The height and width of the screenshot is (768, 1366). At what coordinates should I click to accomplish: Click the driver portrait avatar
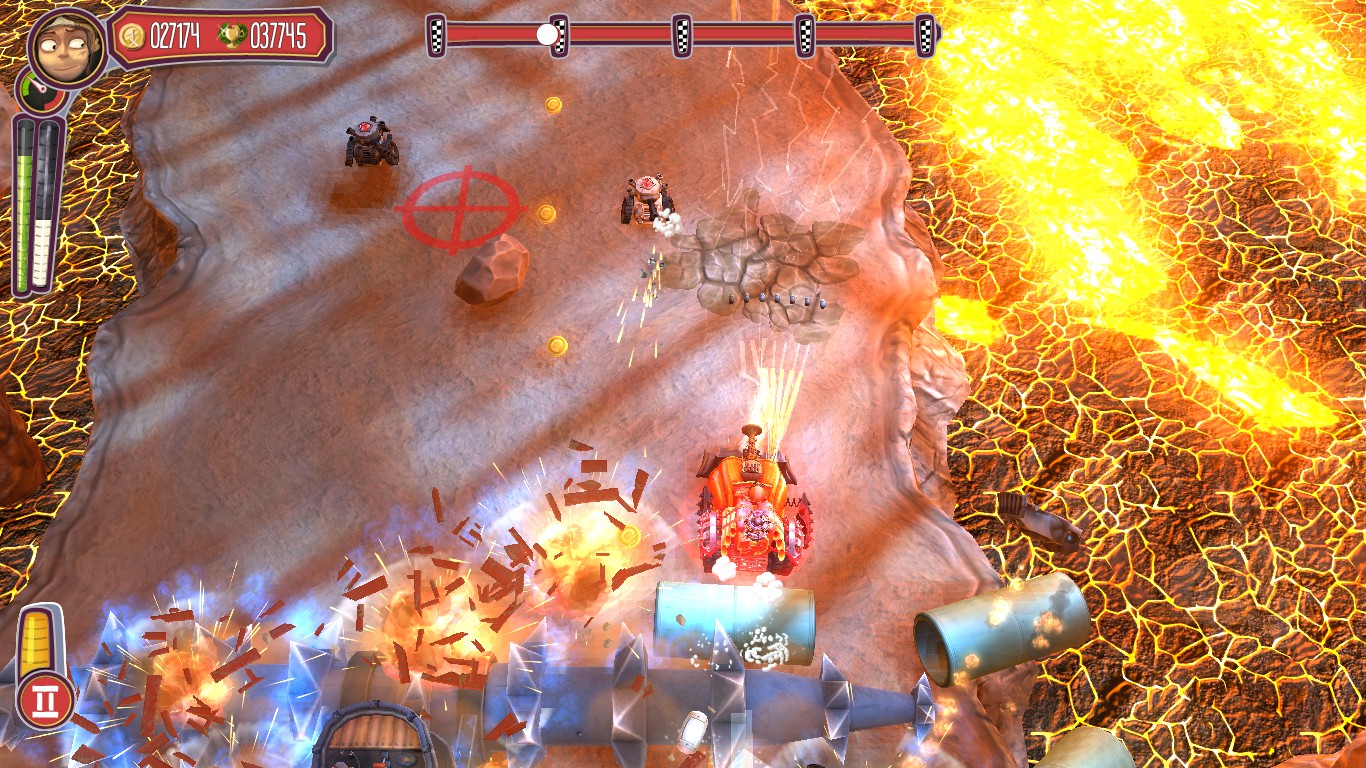[67, 48]
